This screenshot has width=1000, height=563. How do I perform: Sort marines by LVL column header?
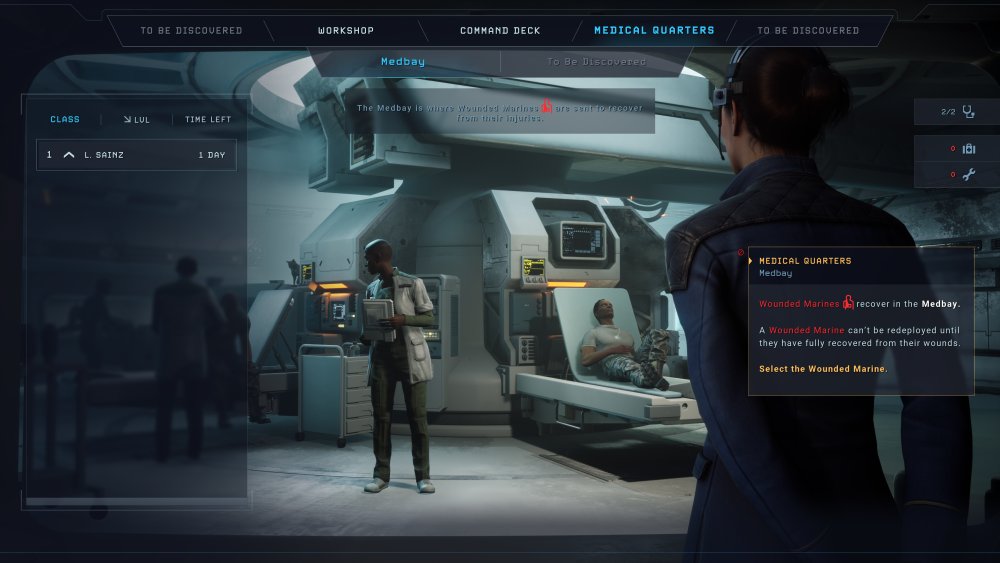click(x=137, y=120)
